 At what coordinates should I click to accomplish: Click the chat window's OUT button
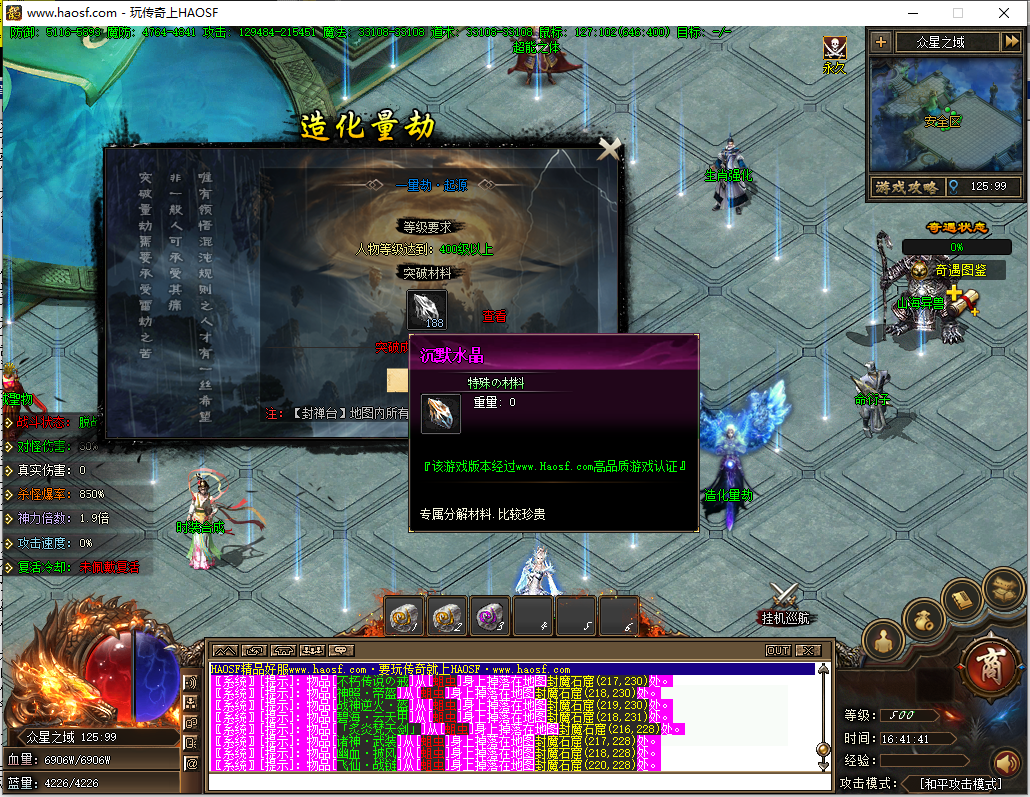(778, 650)
